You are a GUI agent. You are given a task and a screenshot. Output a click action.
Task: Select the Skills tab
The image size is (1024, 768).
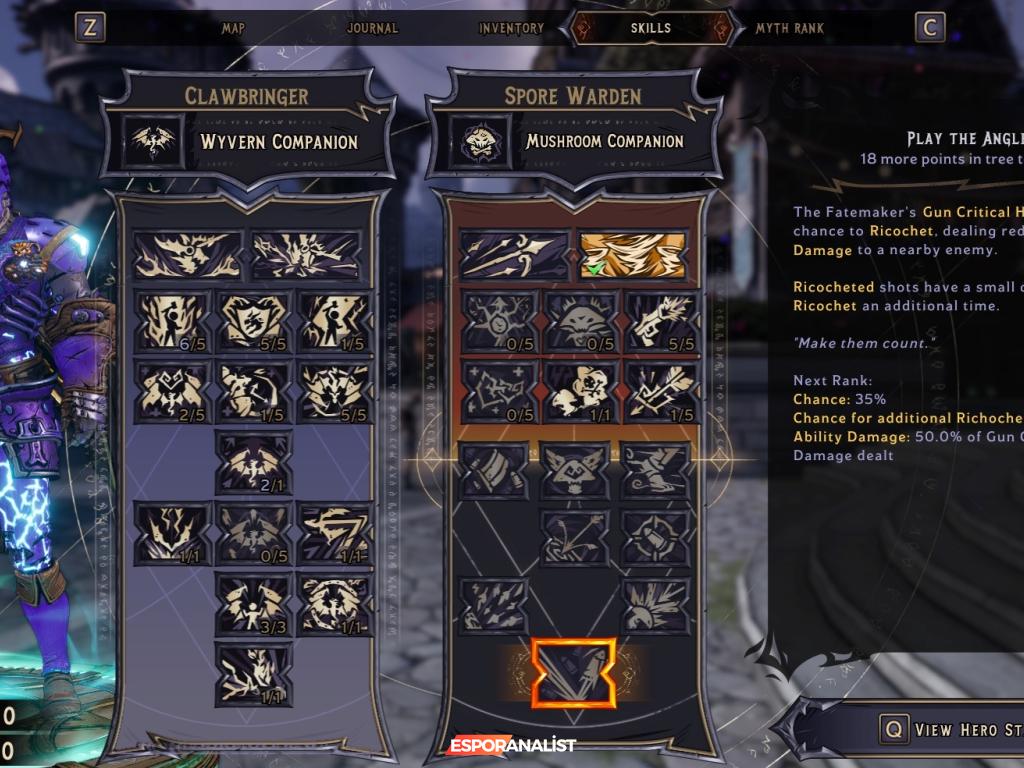651,28
